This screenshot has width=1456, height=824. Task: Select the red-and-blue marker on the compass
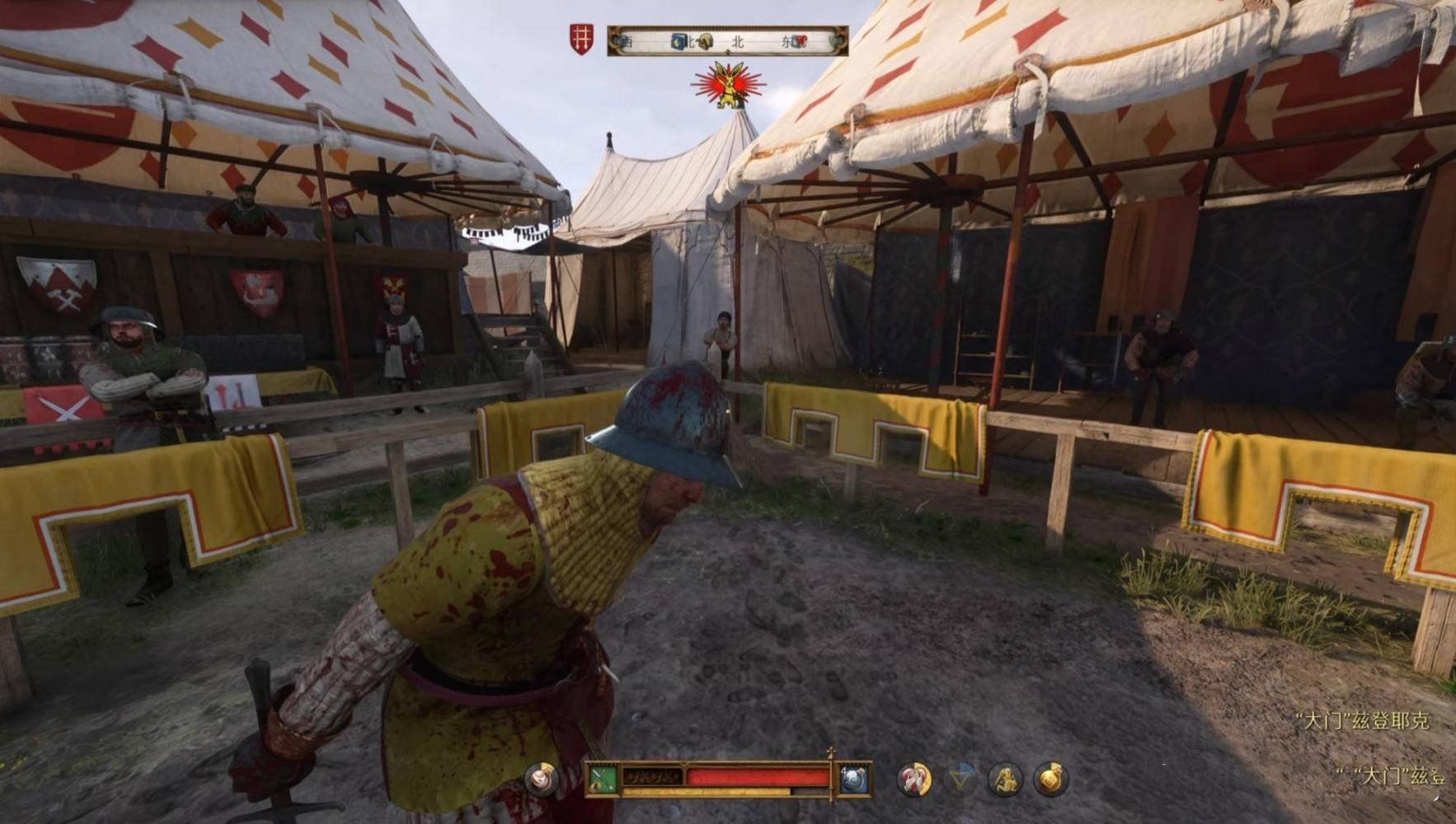point(801,41)
